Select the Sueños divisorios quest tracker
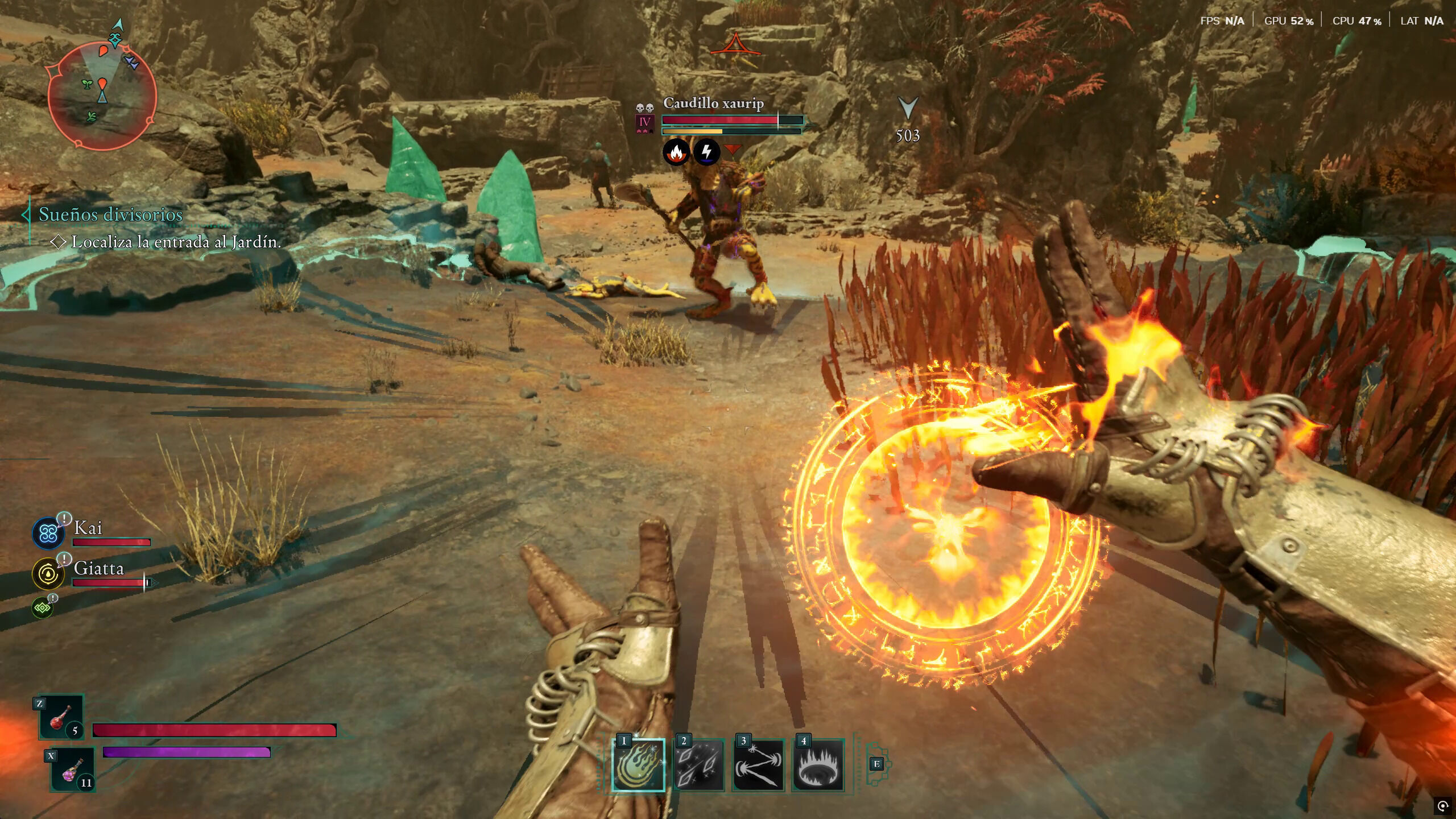The image size is (1456, 819). click(110, 214)
